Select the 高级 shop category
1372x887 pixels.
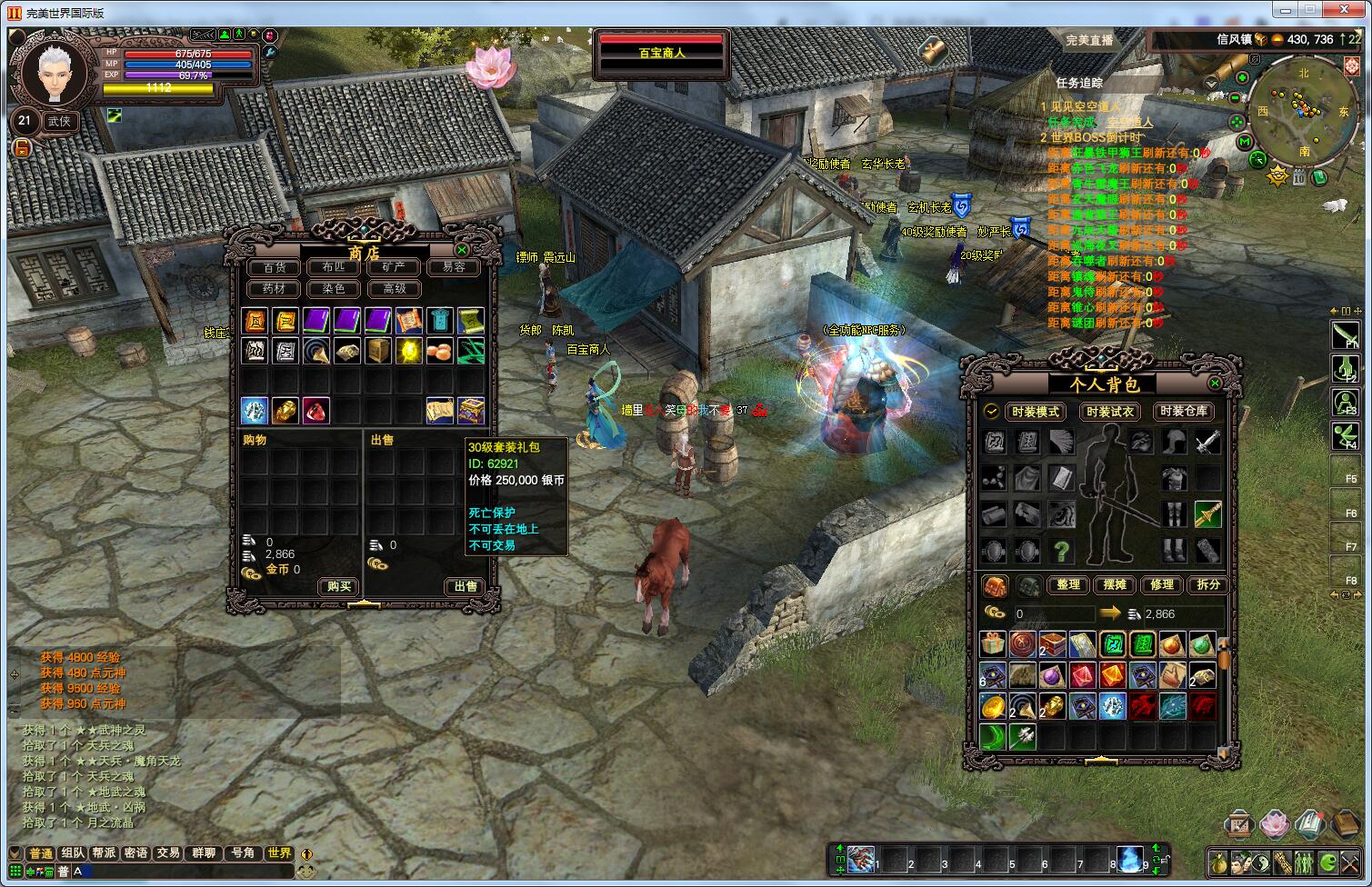click(394, 289)
